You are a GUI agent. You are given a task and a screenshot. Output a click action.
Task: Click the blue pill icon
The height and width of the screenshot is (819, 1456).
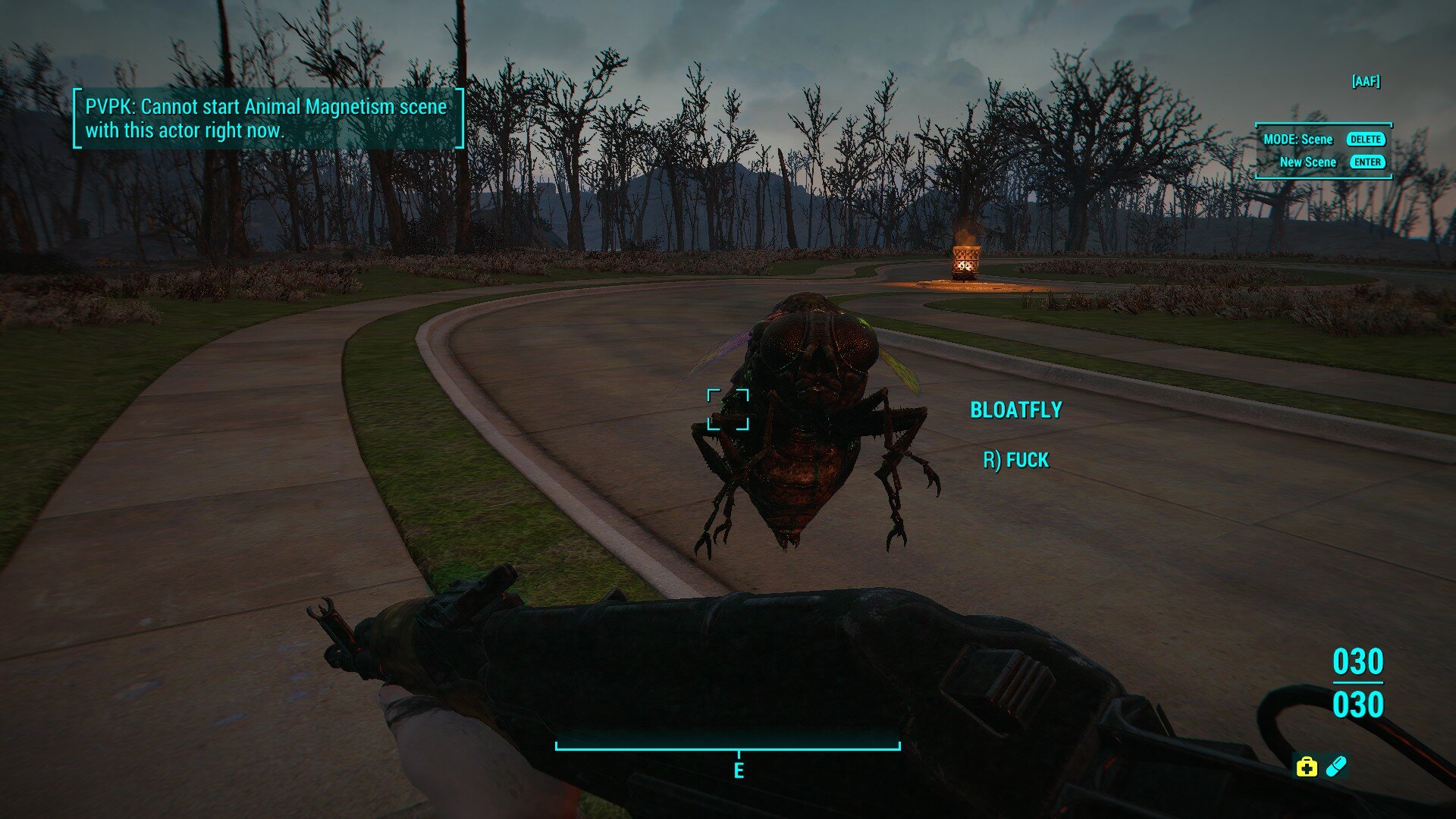tap(1335, 766)
